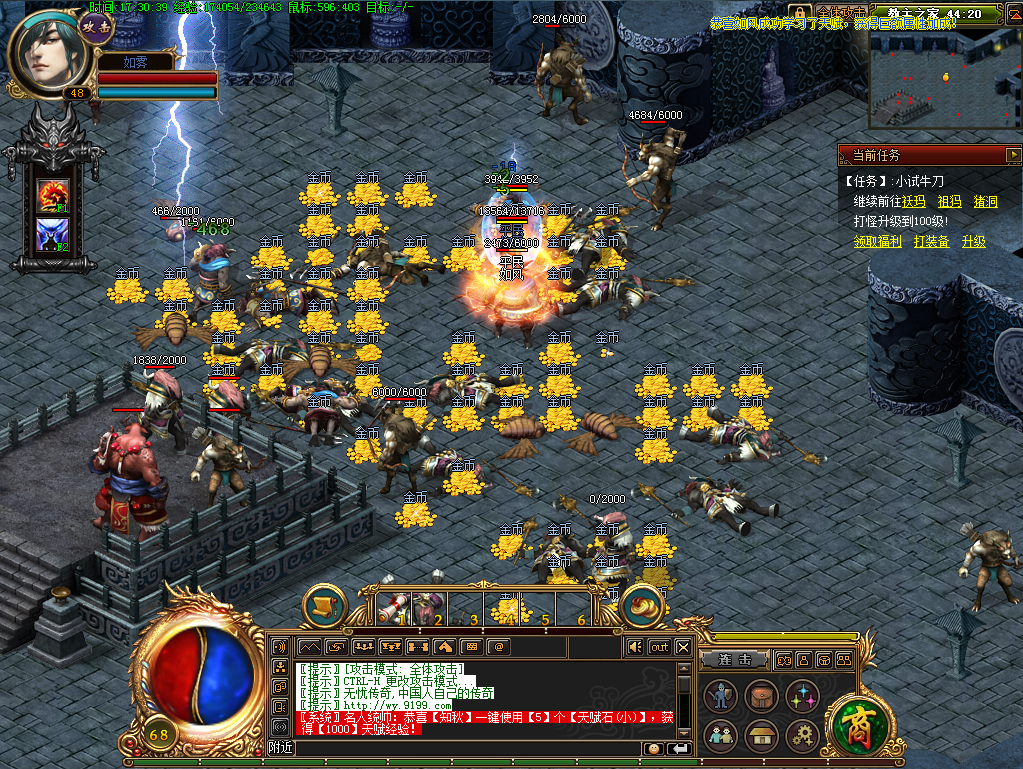Mute sound with the speaker button

coord(634,647)
